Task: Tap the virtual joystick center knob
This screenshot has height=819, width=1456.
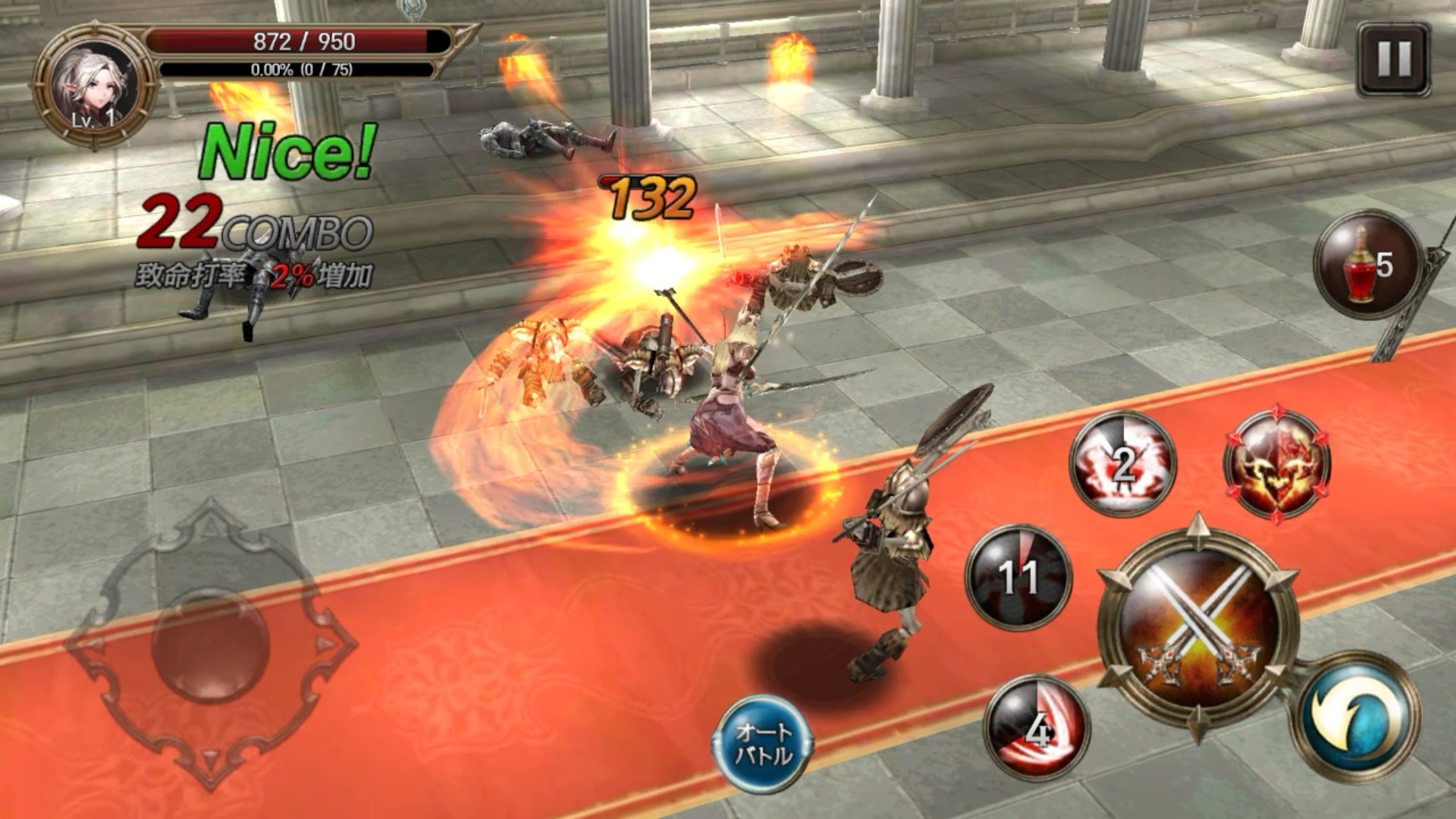Action: pyautogui.click(x=210, y=645)
